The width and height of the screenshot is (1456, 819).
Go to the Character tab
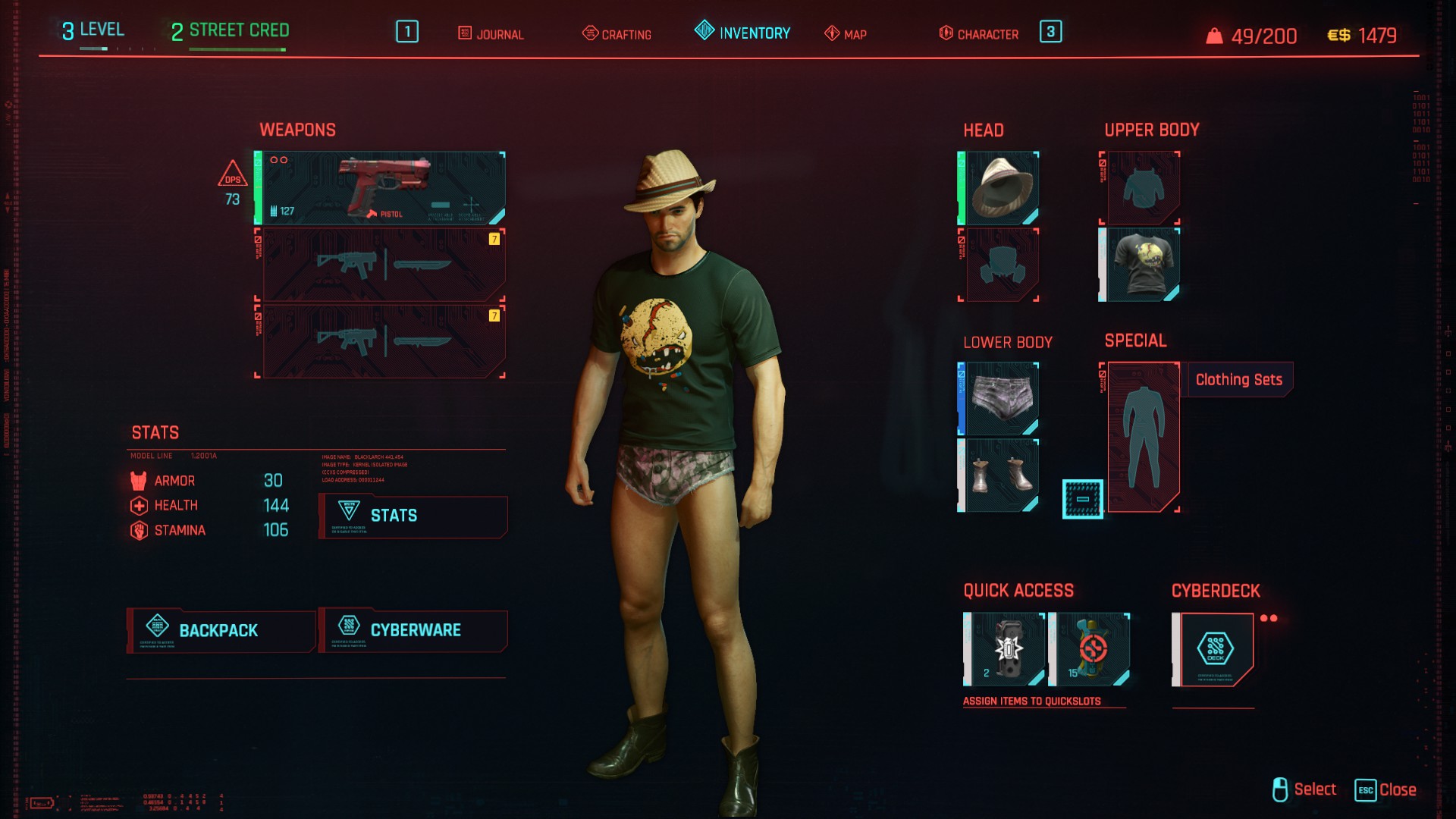979,34
